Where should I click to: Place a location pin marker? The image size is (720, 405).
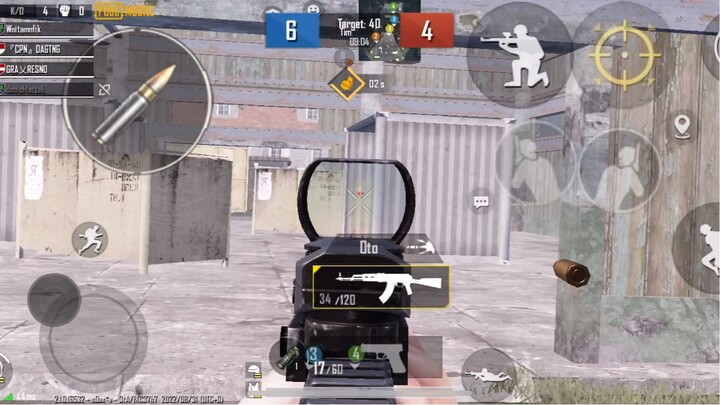(x=683, y=126)
